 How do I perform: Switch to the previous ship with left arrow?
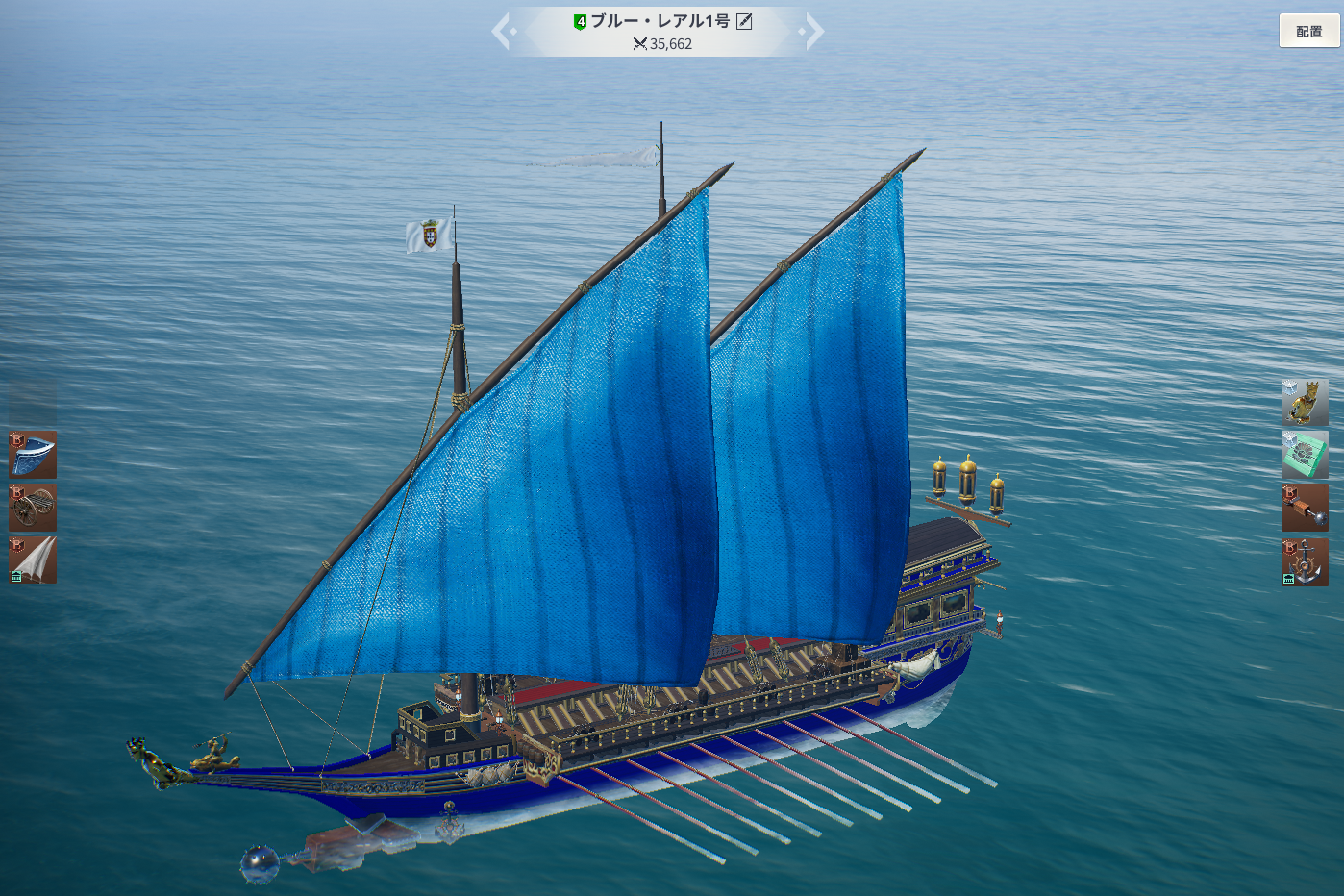(x=502, y=31)
